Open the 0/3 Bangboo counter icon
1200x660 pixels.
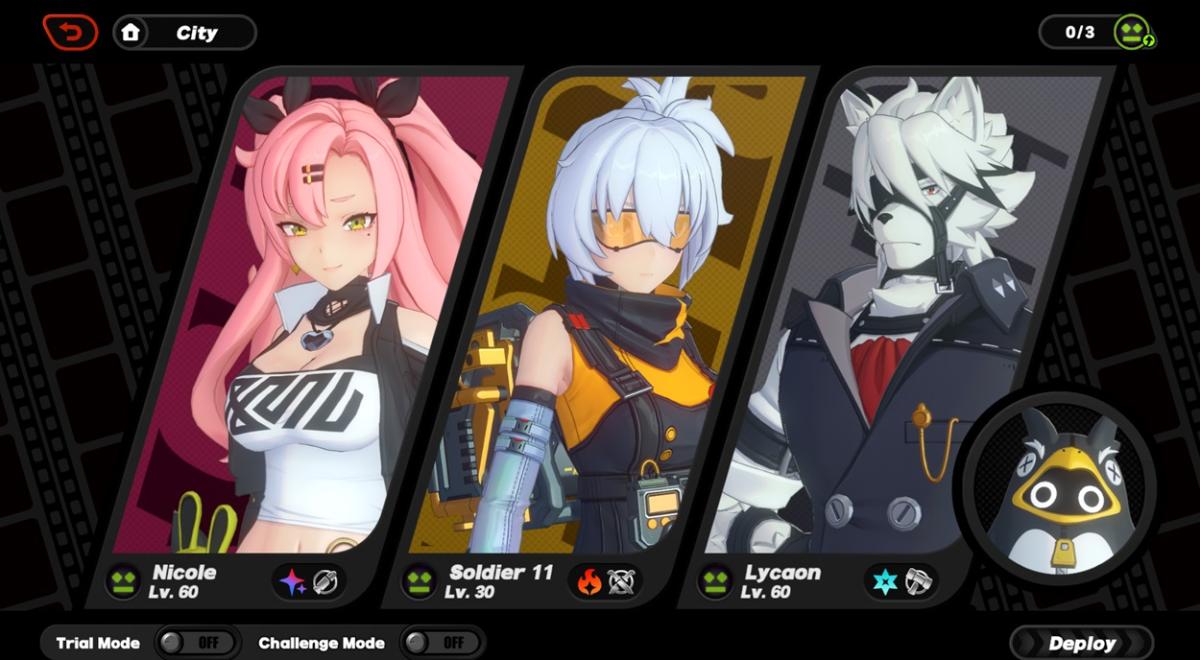[x=1134, y=32]
